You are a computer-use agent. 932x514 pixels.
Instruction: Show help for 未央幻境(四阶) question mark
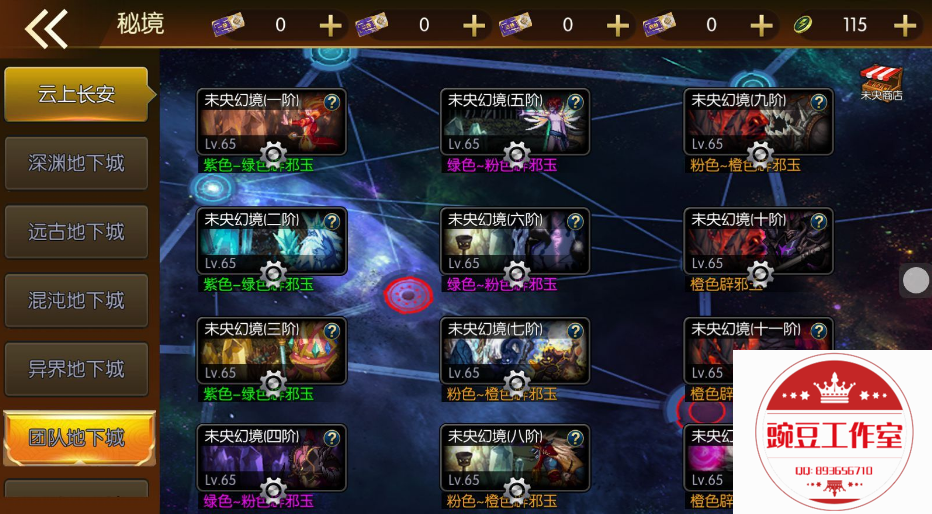(331, 437)
